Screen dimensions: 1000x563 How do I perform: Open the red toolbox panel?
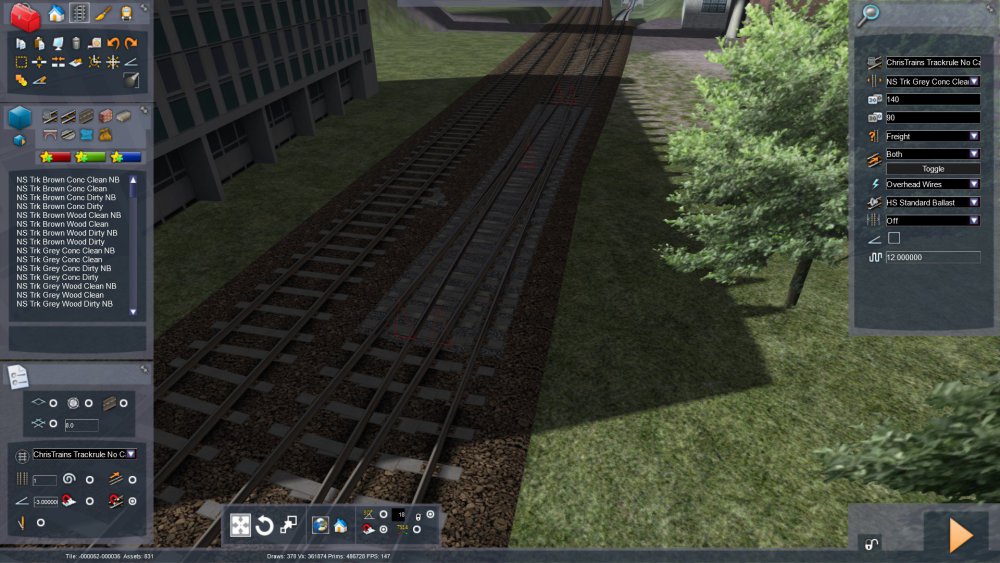click(x=25, y=14)
